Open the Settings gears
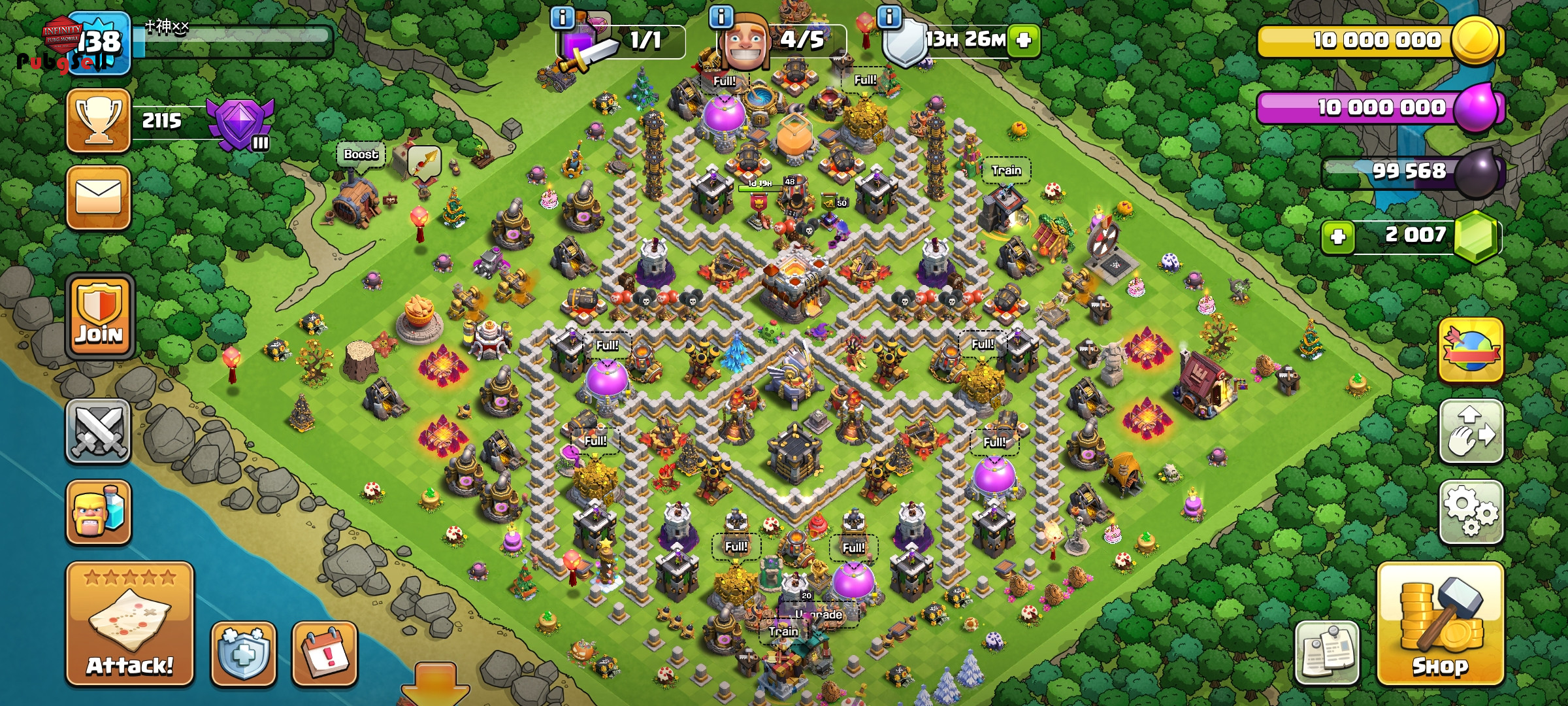The image size is (1568, 706). [1471, 512]
